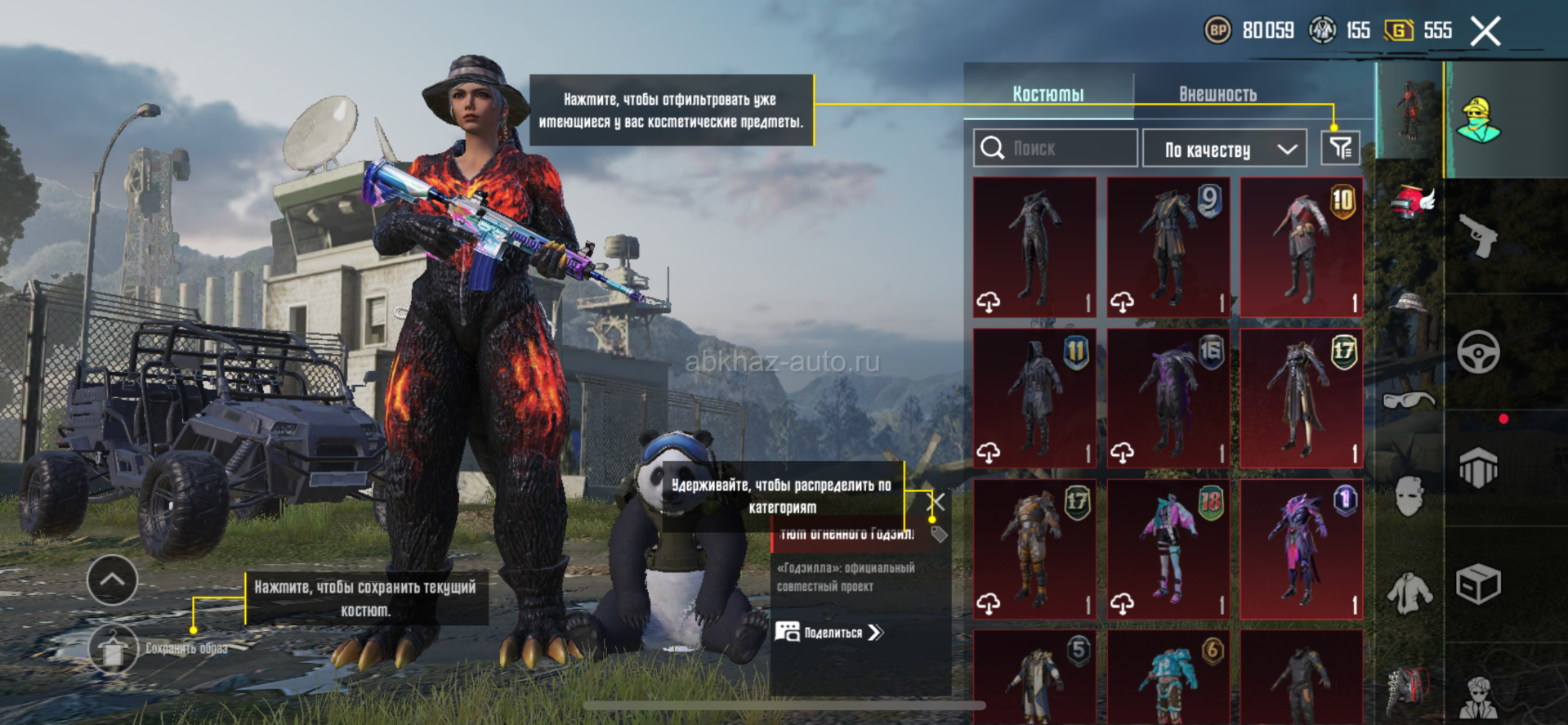This screenshot has height=725, width=1568.
Task: Select the purple costume with badge 15
Action: tap(1168, 398)
